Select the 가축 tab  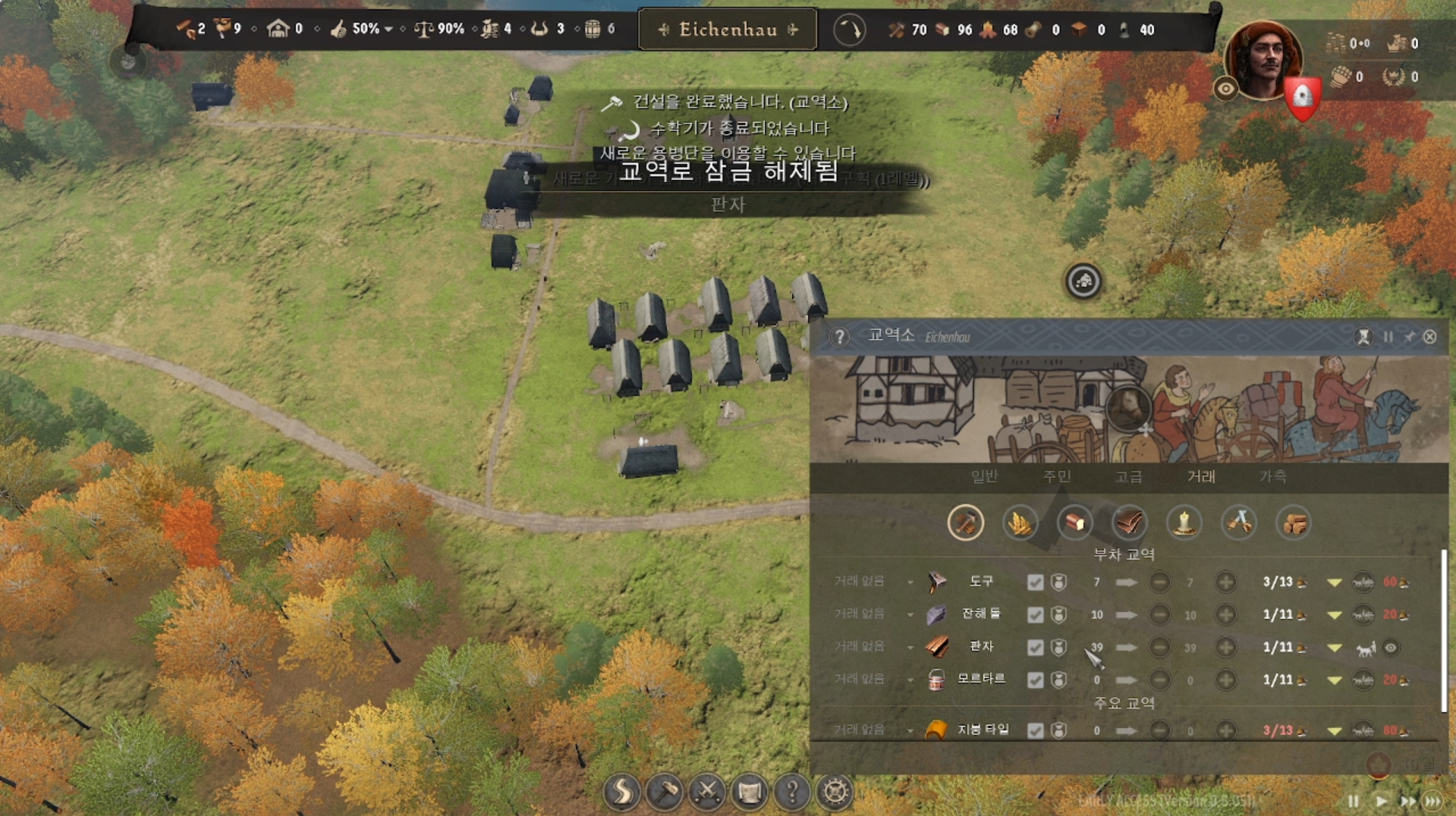point(1272,476)
